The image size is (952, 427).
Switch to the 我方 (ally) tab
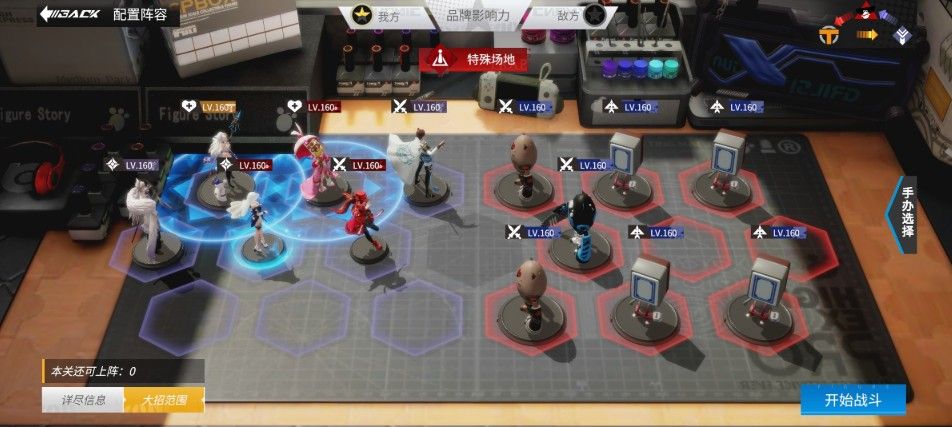[x=375, y=16]
